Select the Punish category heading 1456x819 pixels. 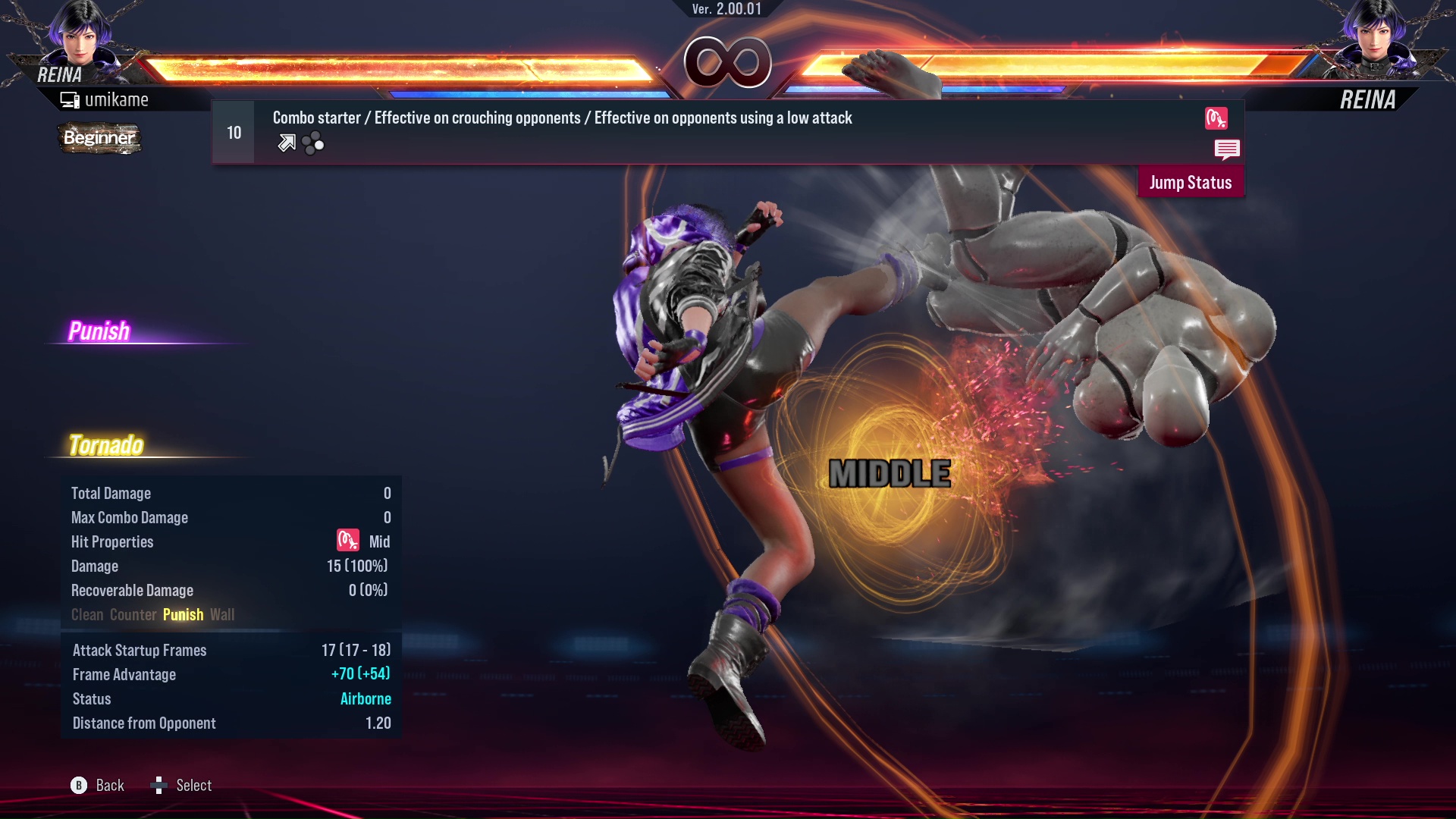click(99, 330)
